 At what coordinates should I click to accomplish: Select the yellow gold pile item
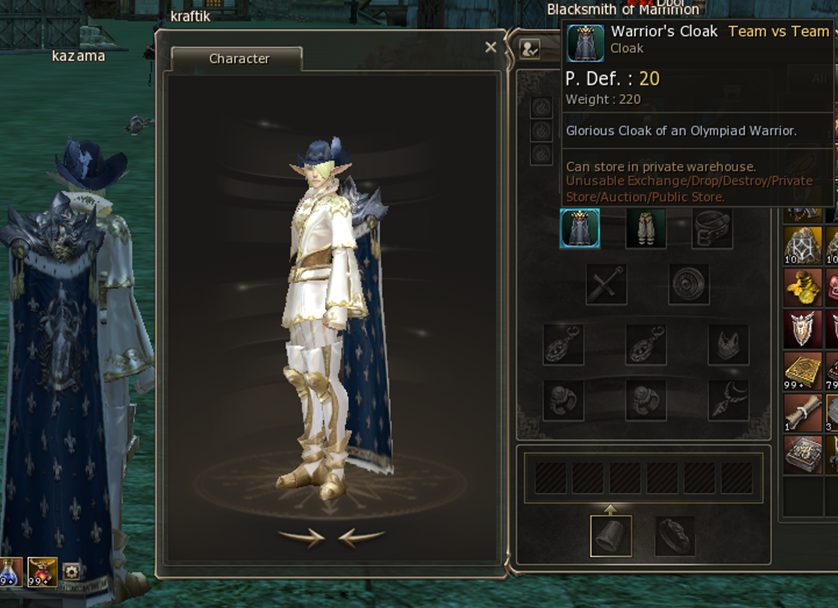click(x=803, y=287)
